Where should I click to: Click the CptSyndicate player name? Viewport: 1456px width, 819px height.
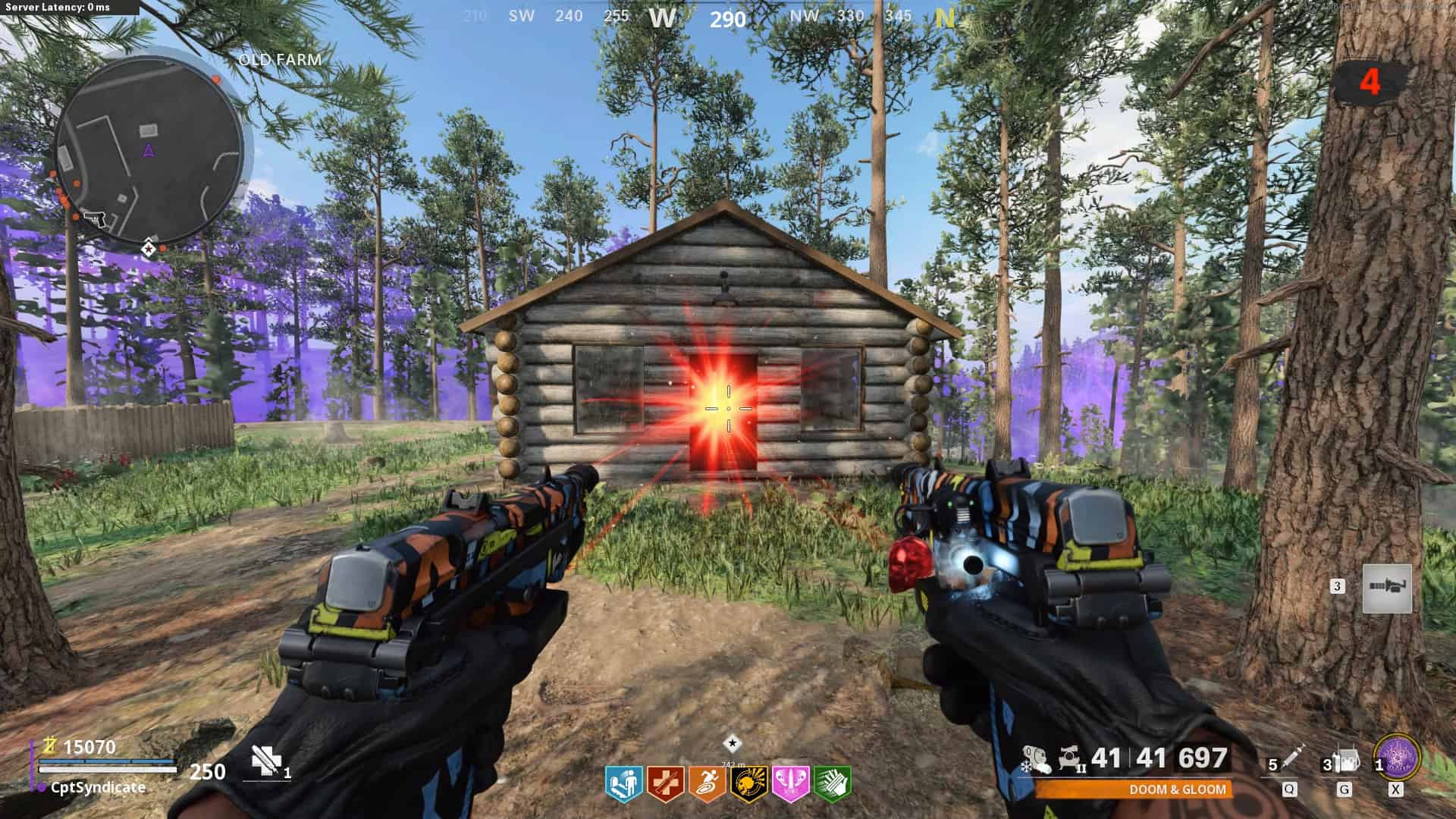[x=98, y=787]
